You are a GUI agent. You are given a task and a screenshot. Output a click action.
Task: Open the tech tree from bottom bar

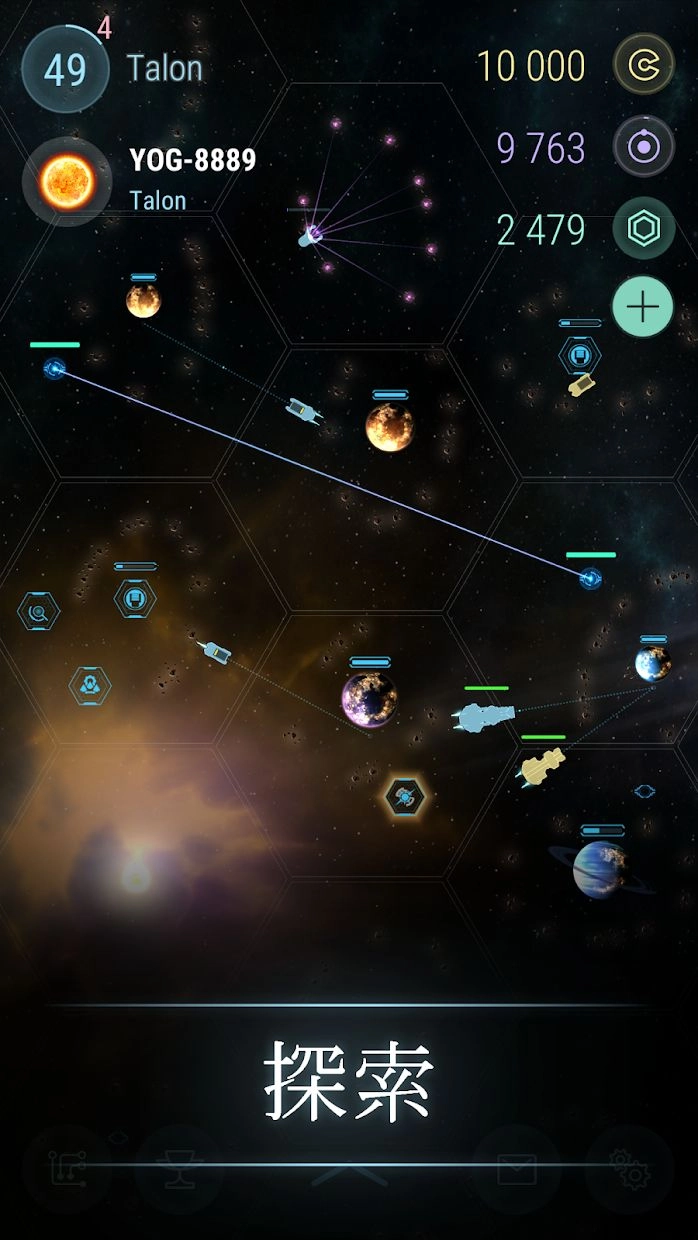click(x=67, y=1169)
